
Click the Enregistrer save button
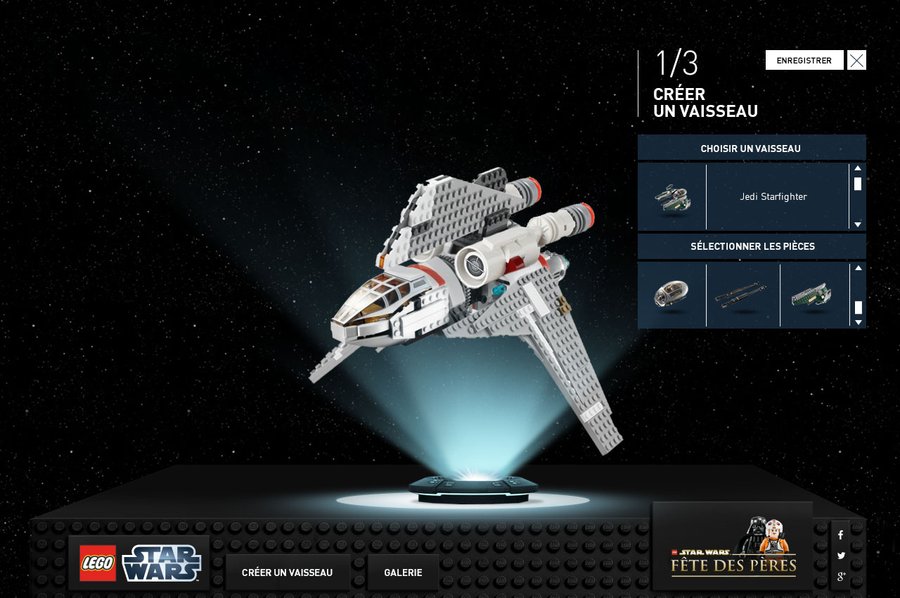(804, 60)
